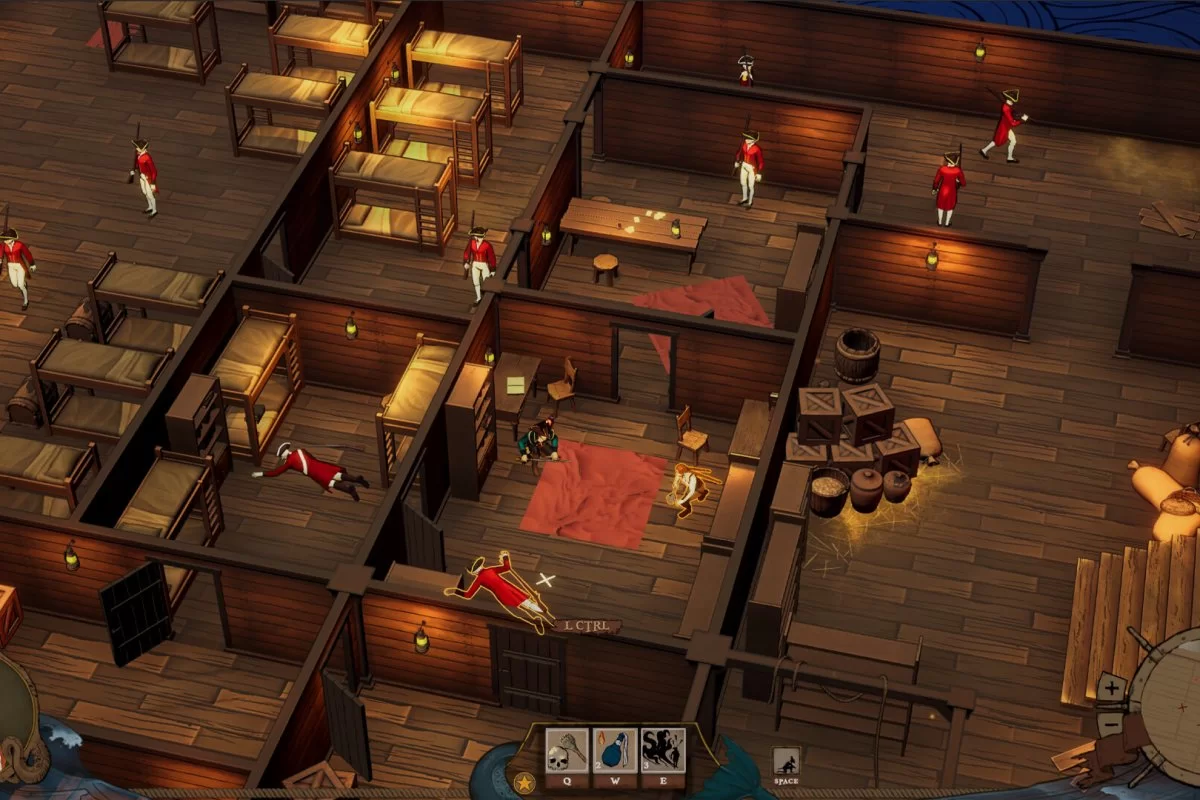Screen dimensions: 1200x800
Task: Toggle the crouching figure stance icon
Action: [786, 762]
